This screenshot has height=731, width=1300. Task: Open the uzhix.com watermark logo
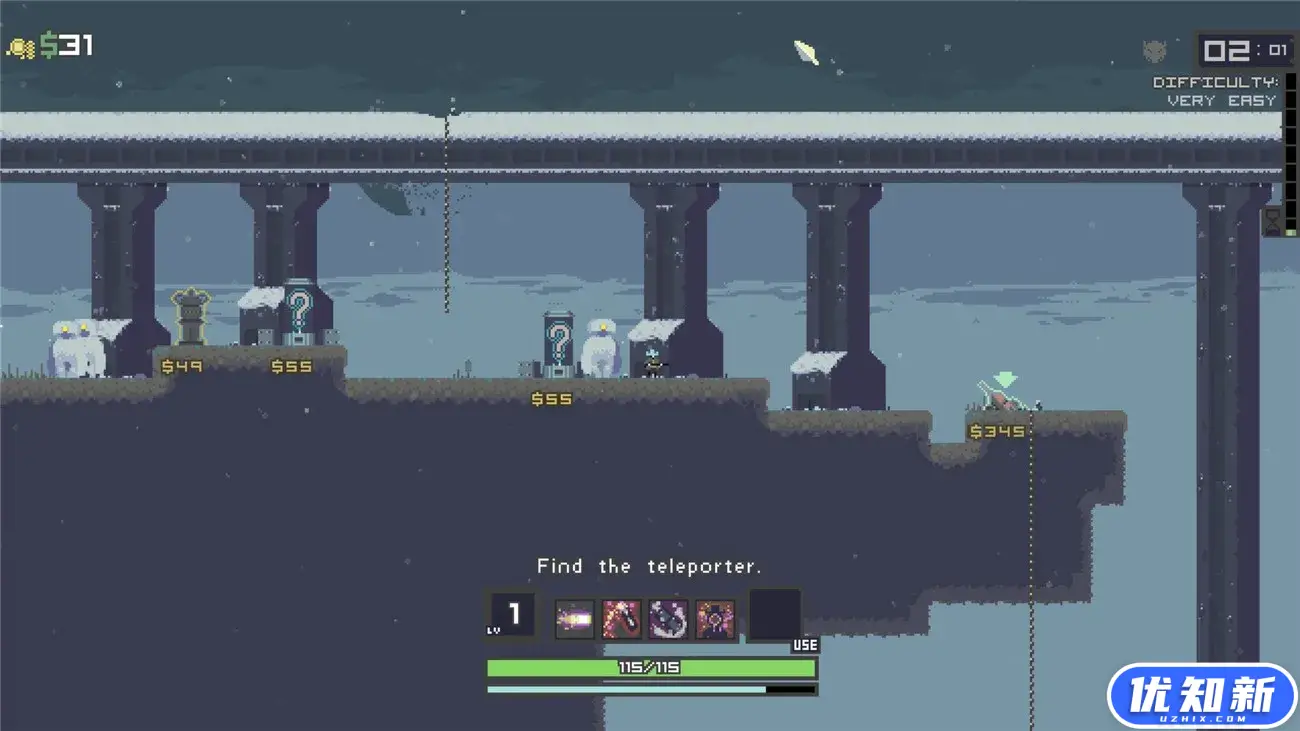[1201, 696]
